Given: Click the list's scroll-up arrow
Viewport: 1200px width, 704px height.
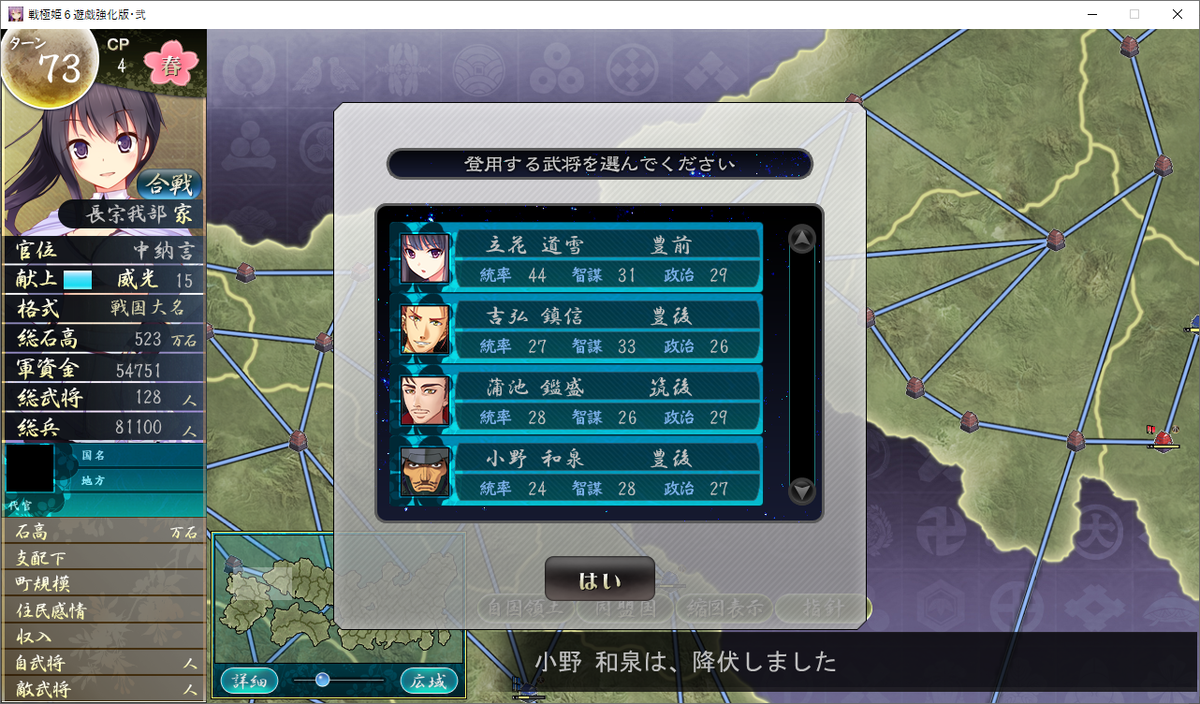Looking at the screenshot, I should coord(802,239).
